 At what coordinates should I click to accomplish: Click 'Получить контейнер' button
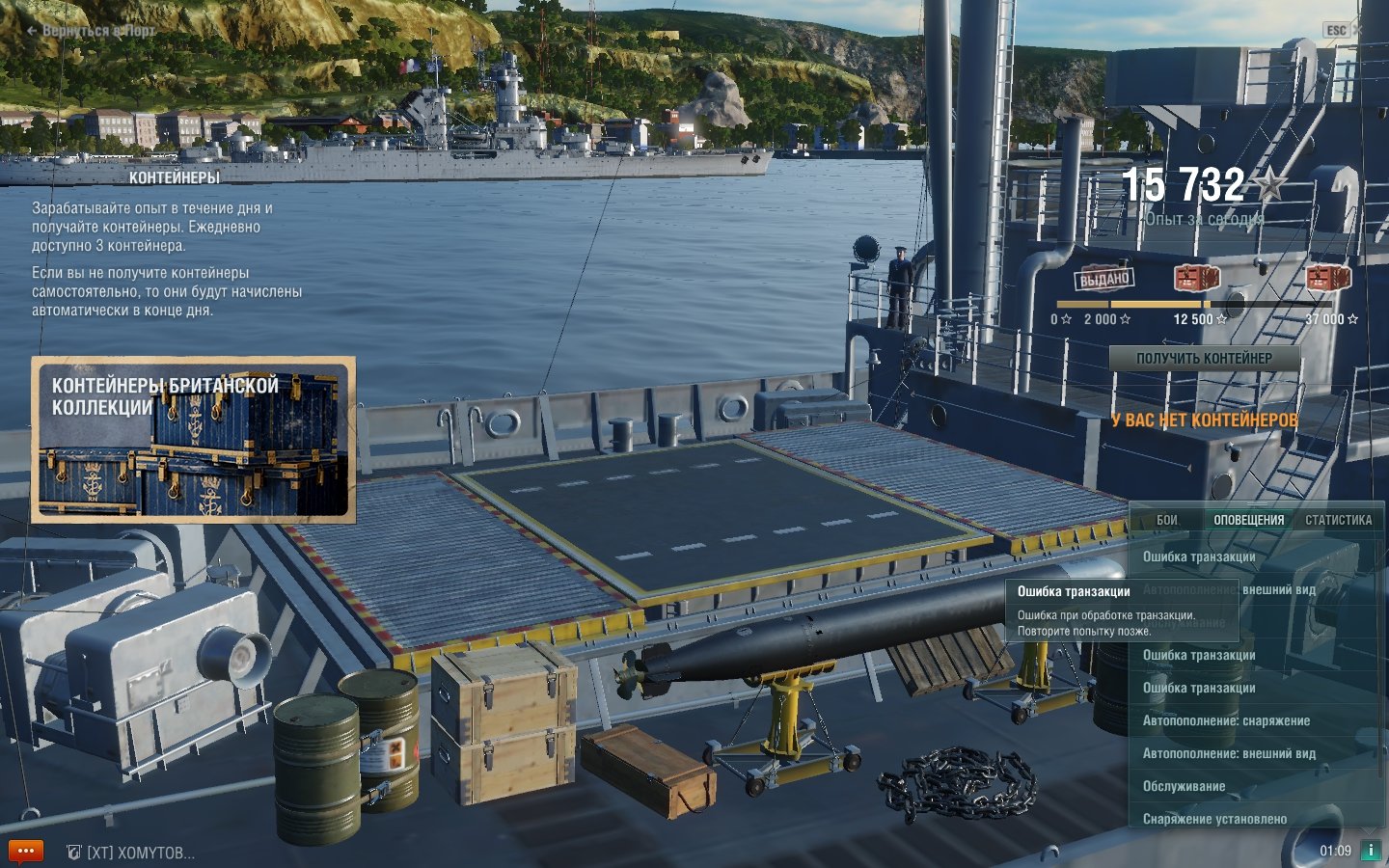coord(1204,359)
